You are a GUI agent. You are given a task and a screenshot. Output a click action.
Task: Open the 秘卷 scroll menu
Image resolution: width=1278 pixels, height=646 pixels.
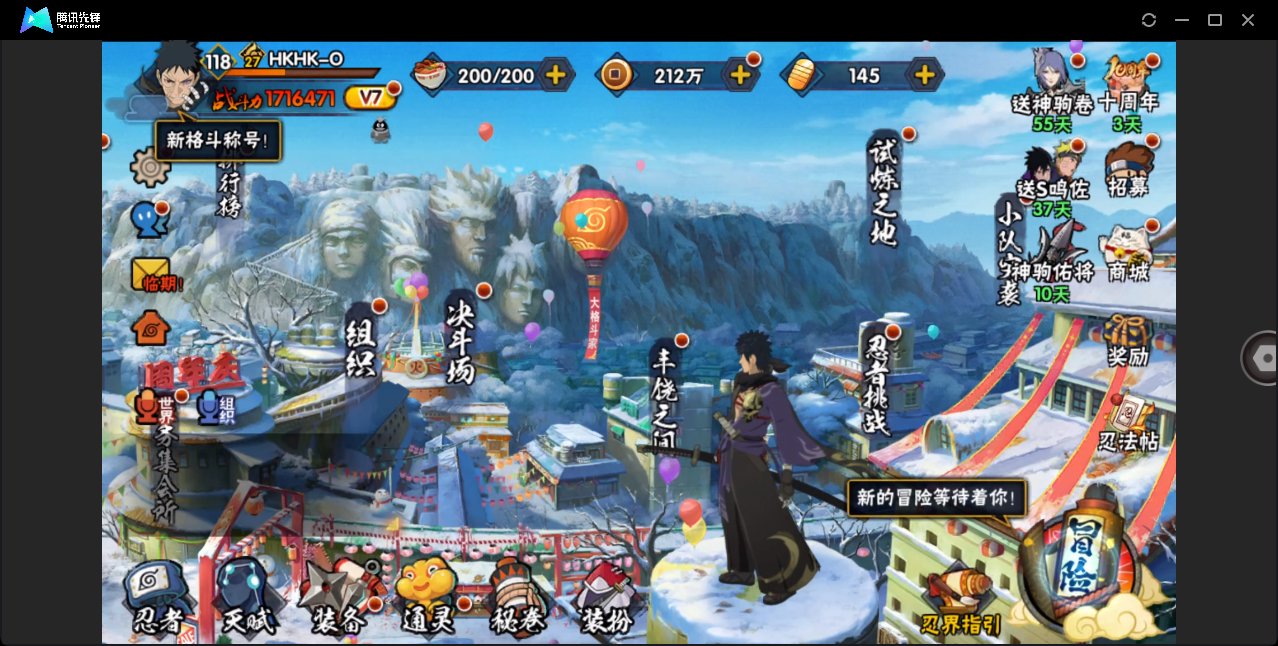pyautogui.click(x=517, y=598)
